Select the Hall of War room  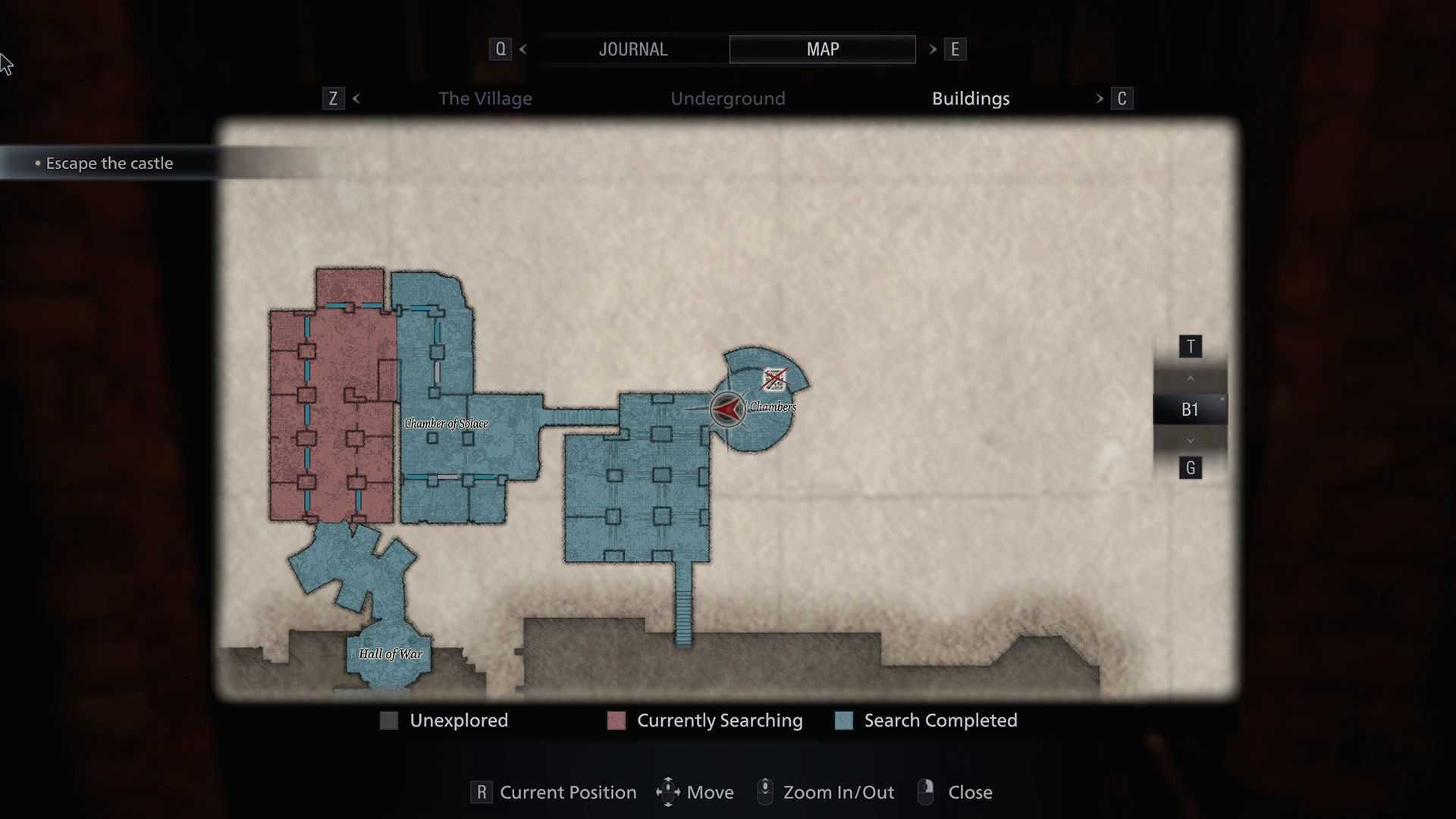390,654
